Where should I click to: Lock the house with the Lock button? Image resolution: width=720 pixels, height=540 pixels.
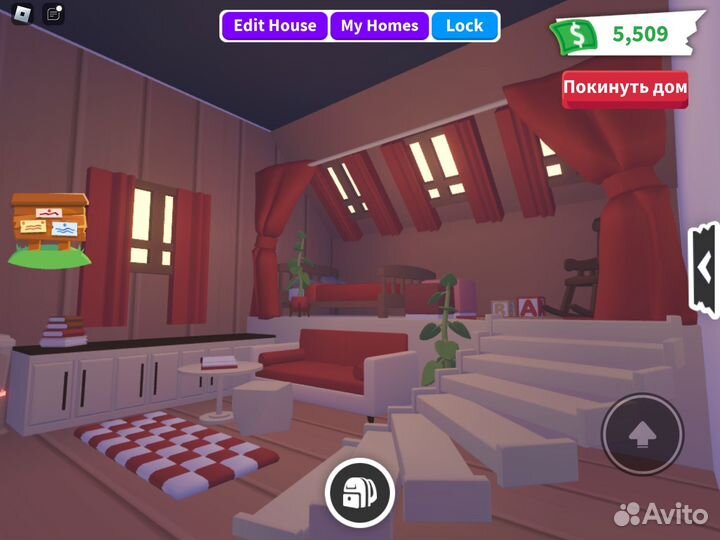(x=464, y=26)
